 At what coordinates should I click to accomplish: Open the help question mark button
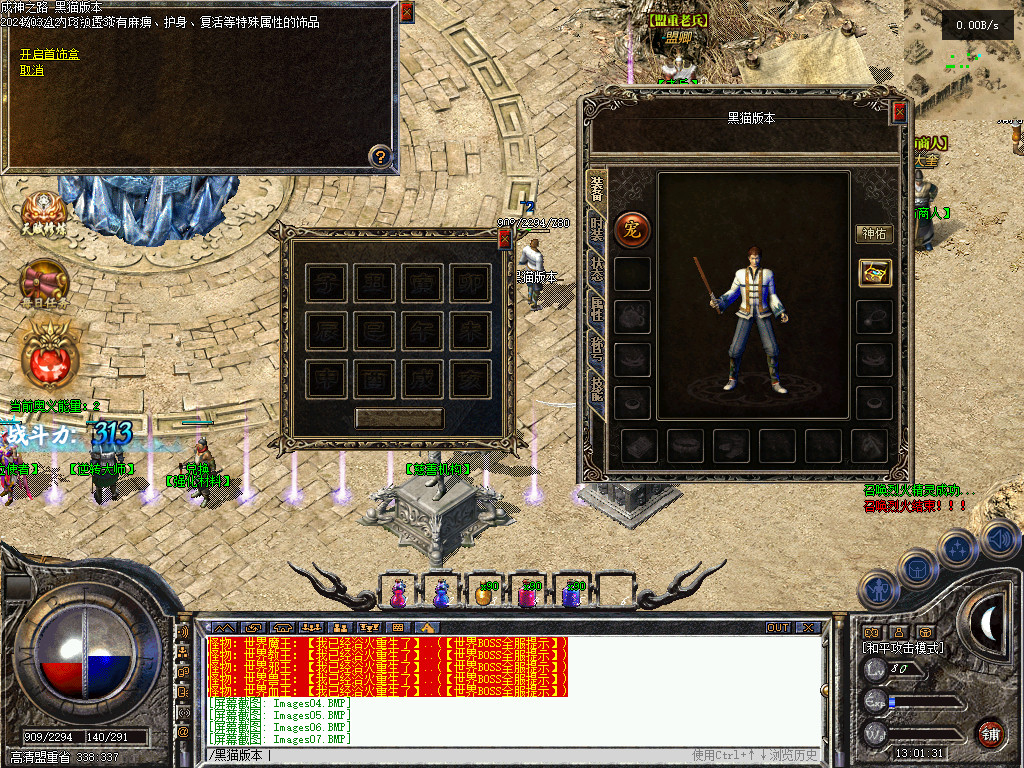pyautogui.click(x=380, y=155)
